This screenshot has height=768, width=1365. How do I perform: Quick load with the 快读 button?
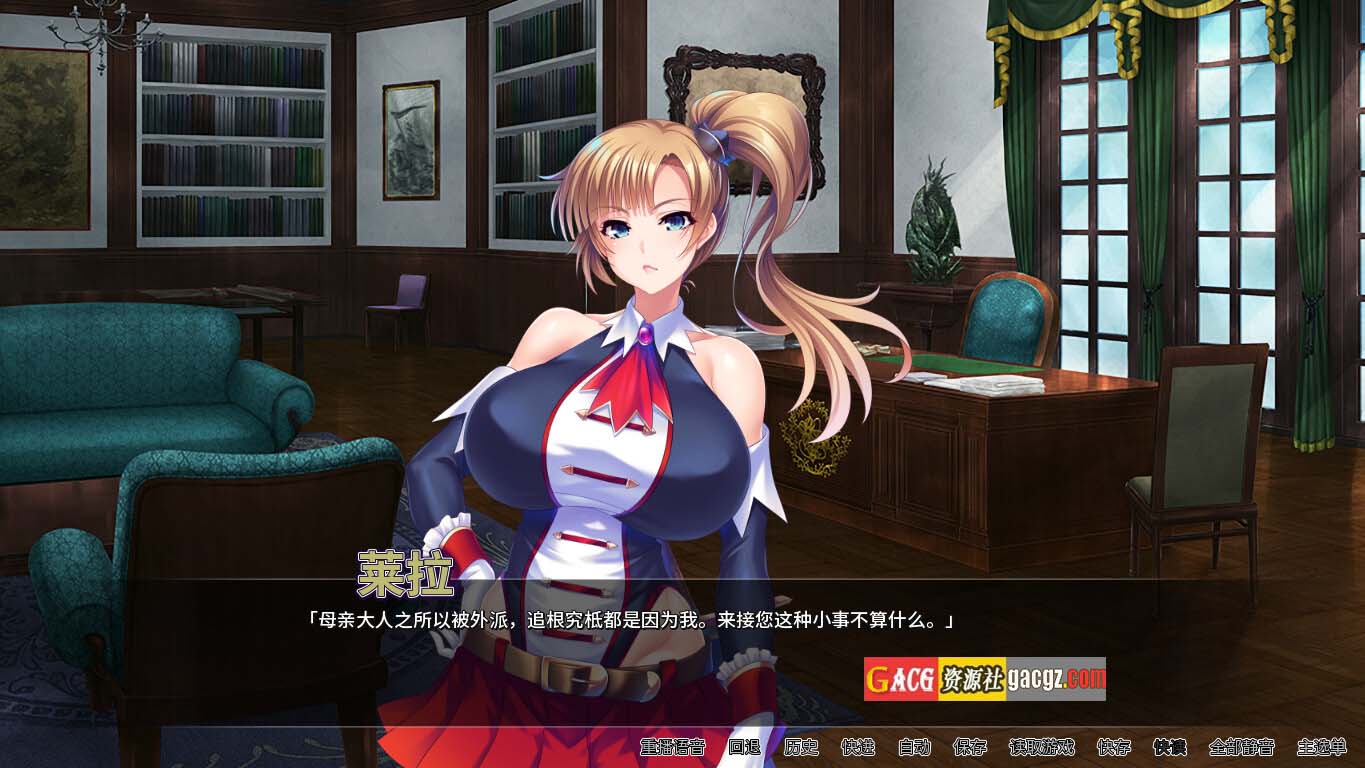point(1169,747)
